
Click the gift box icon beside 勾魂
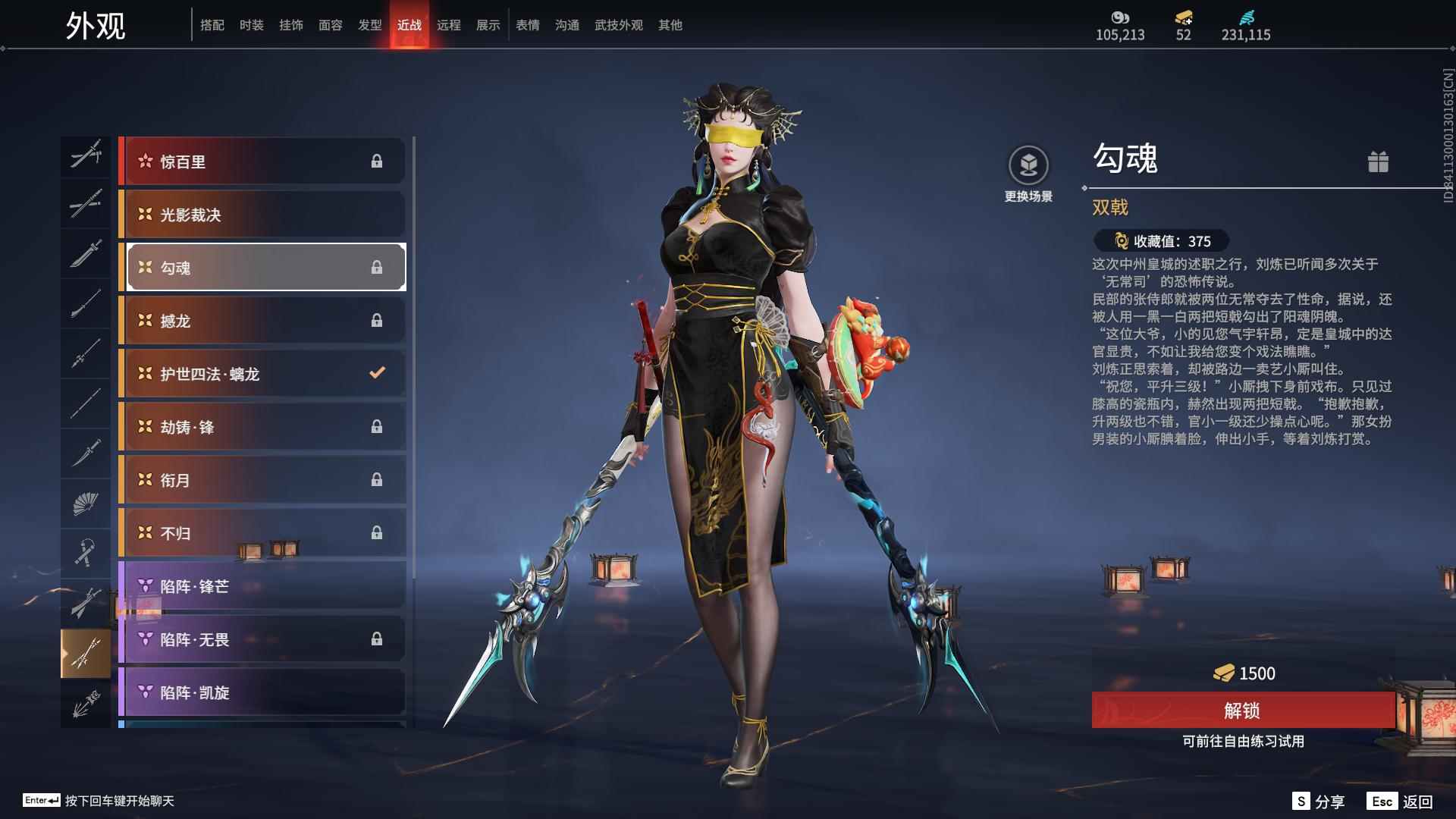click(x=1378, y=162)
